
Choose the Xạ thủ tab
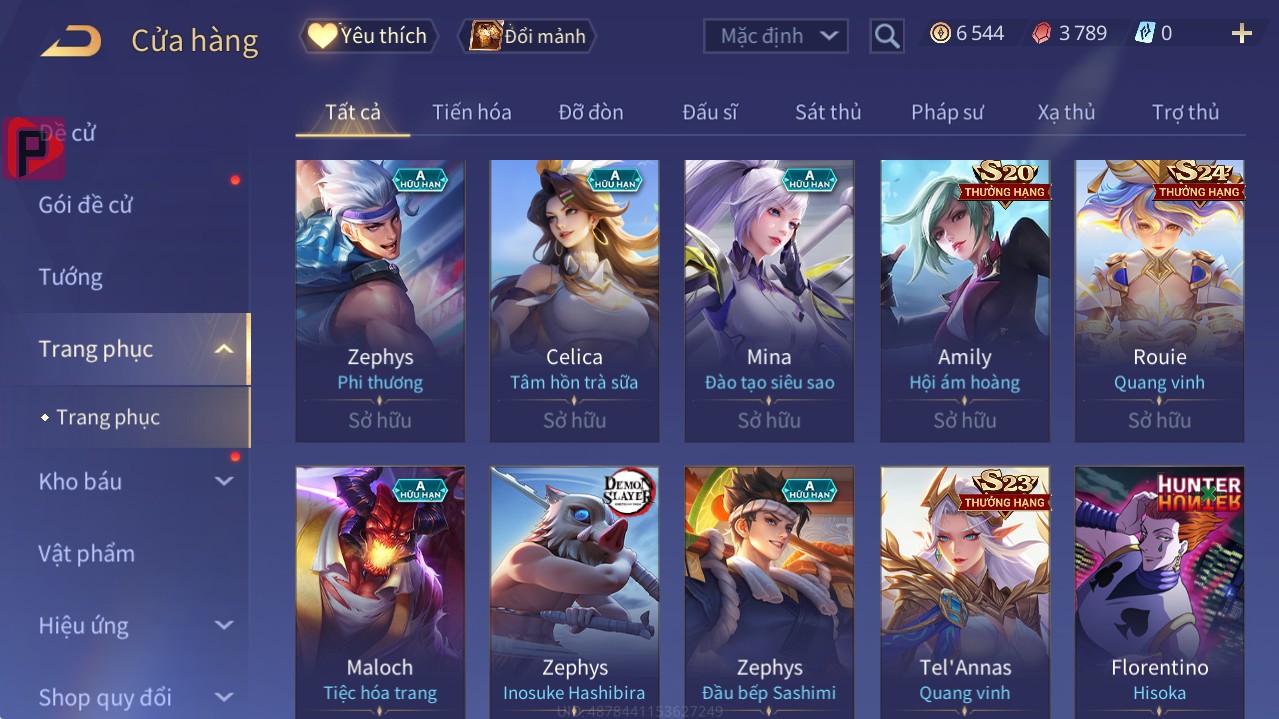[1066, 112]
